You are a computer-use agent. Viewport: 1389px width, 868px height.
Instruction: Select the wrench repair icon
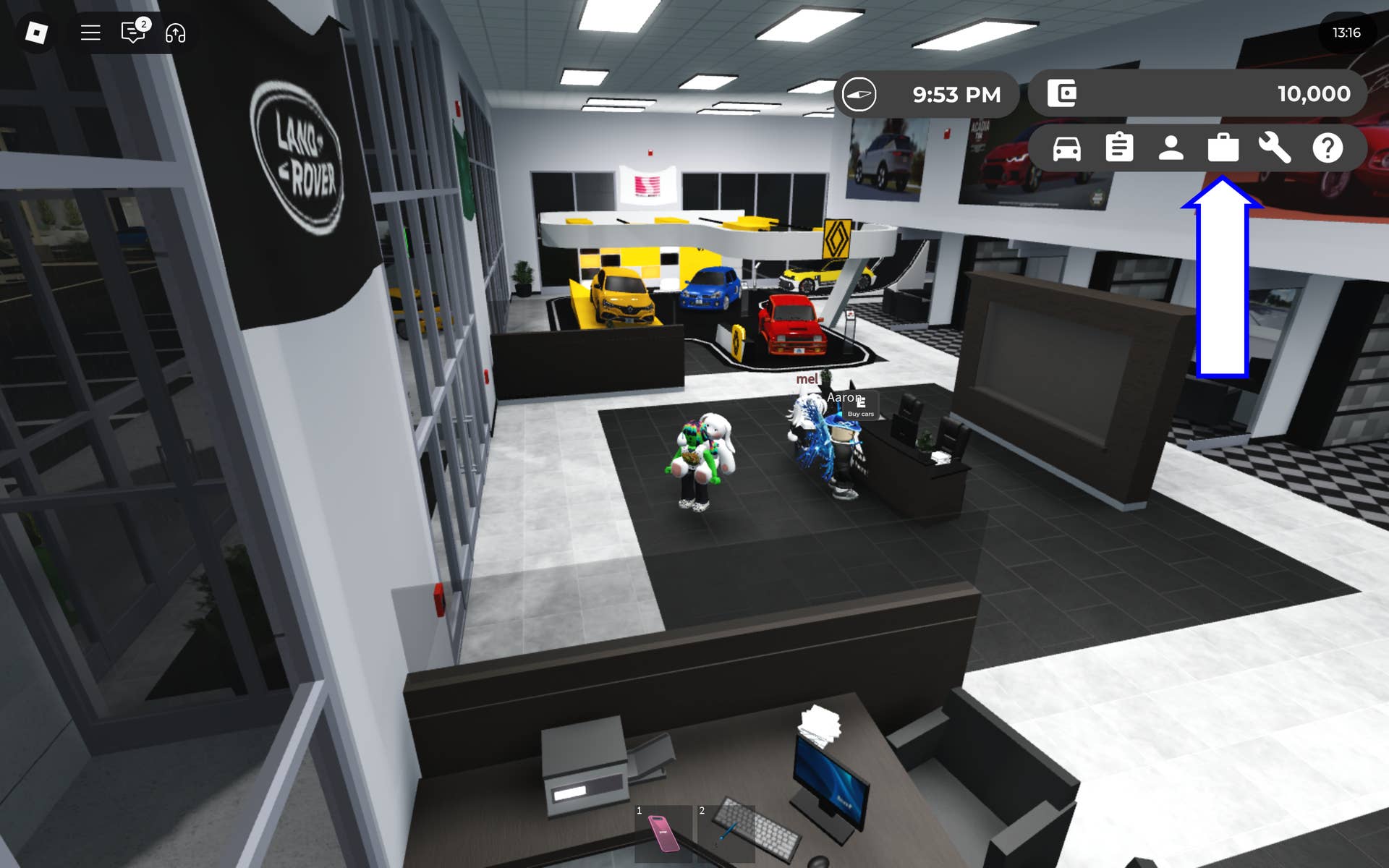click(x=1275, y=150)
